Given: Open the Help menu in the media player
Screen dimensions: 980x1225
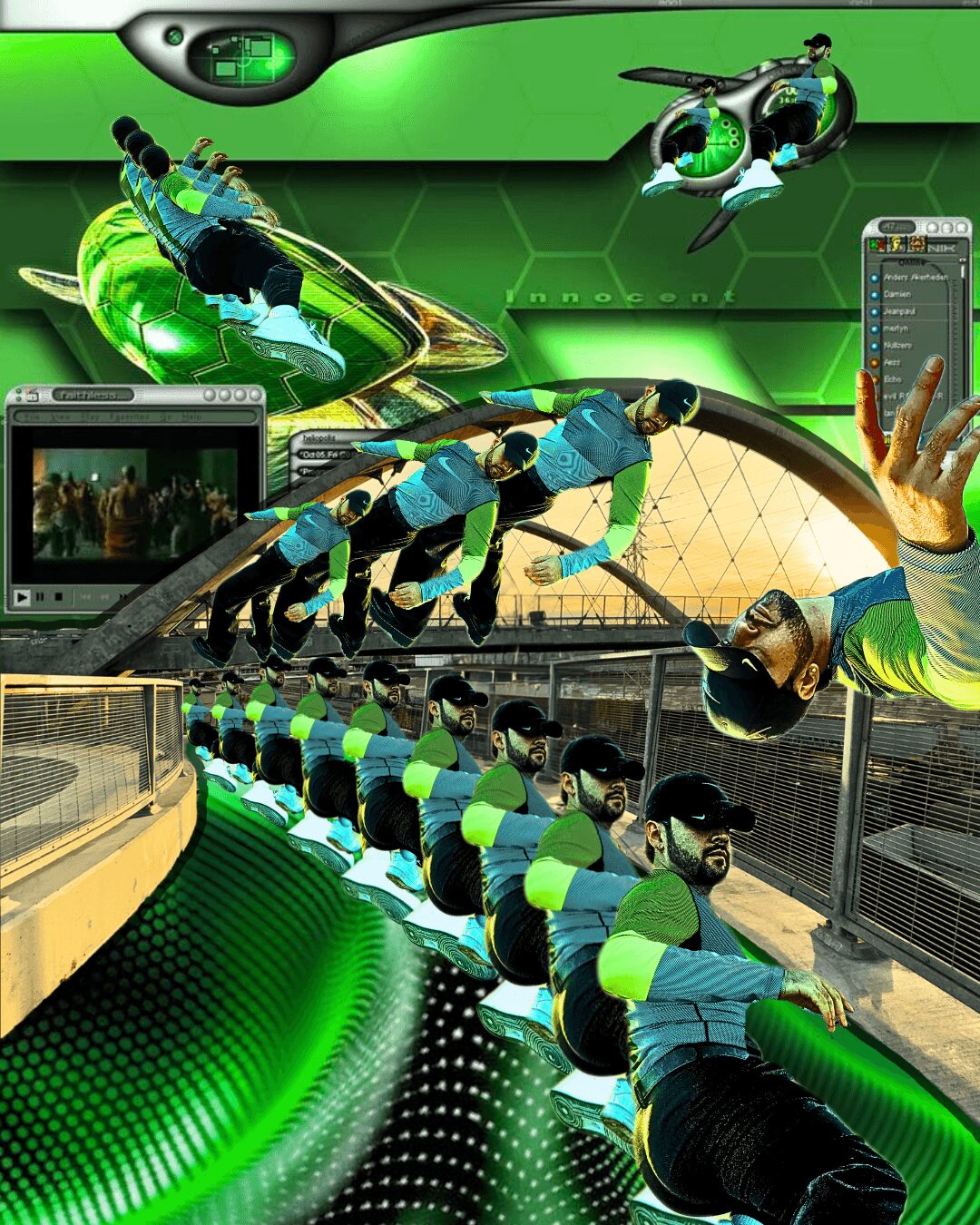Looking at the screenshot, I should tap(191, 416).
